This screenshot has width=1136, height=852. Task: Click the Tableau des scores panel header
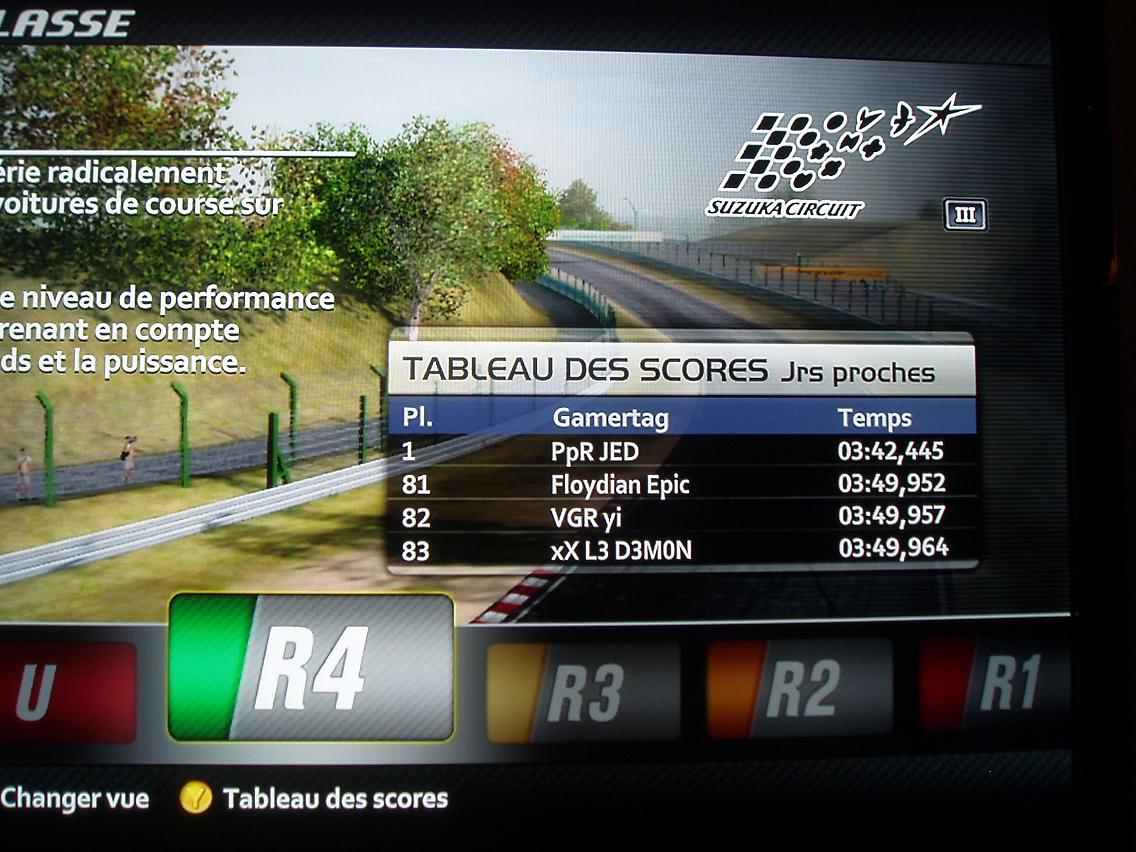[x=680, y=371]
